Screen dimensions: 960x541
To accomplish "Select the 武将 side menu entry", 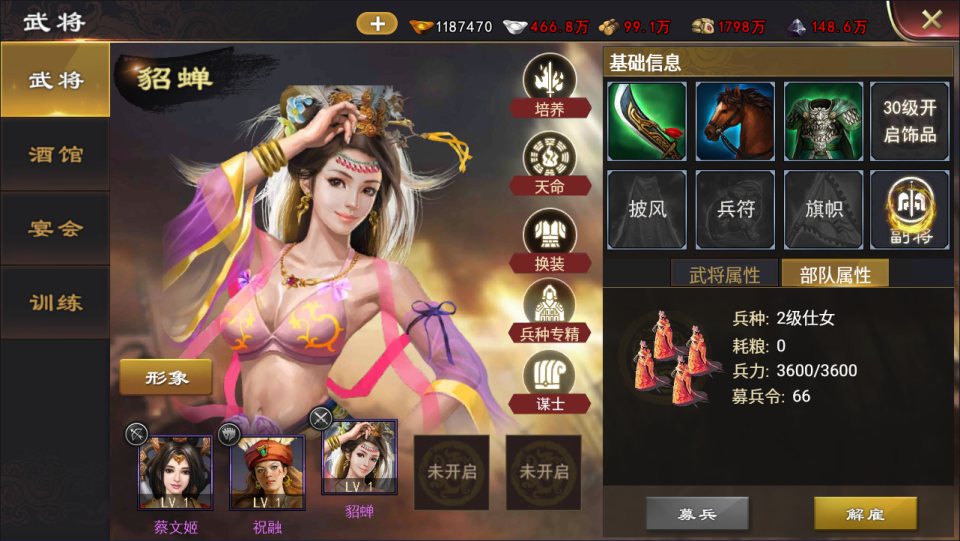I will pyautogui.click(x=55, y=81).
